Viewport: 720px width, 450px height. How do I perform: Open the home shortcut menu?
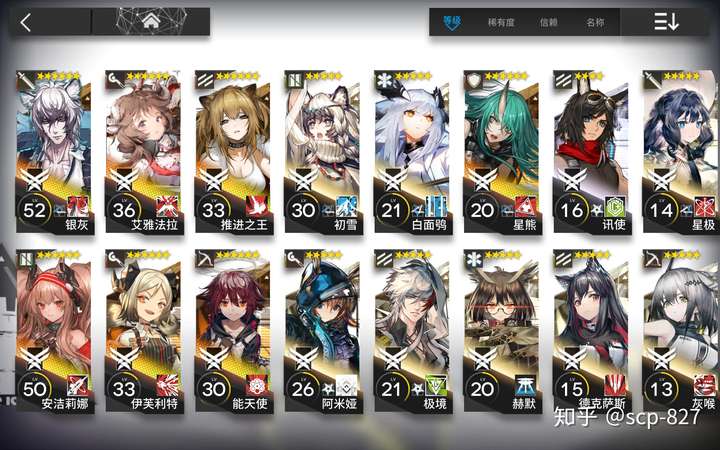coord(152,21)
